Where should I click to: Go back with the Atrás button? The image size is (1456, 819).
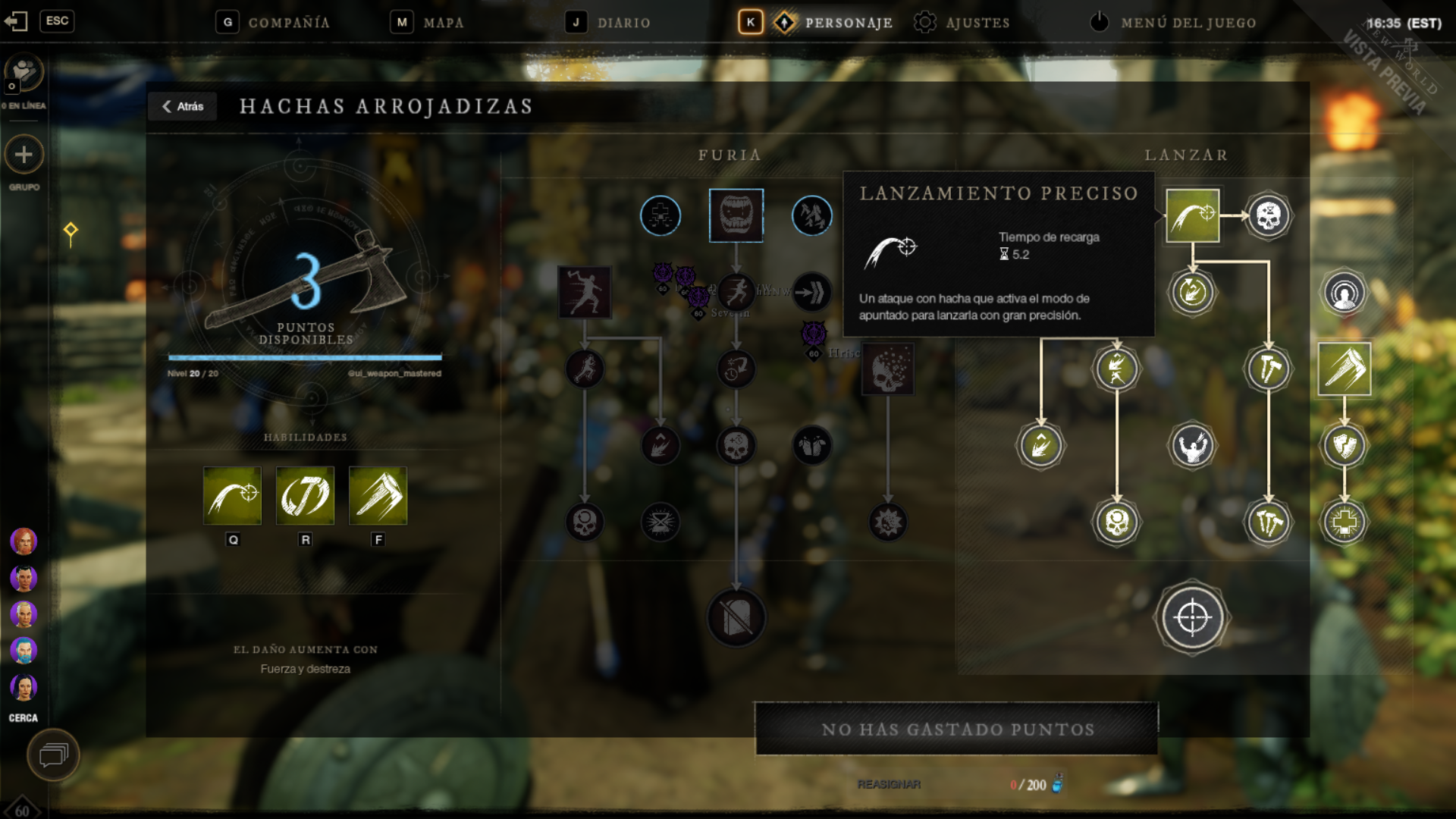point(183,107)
